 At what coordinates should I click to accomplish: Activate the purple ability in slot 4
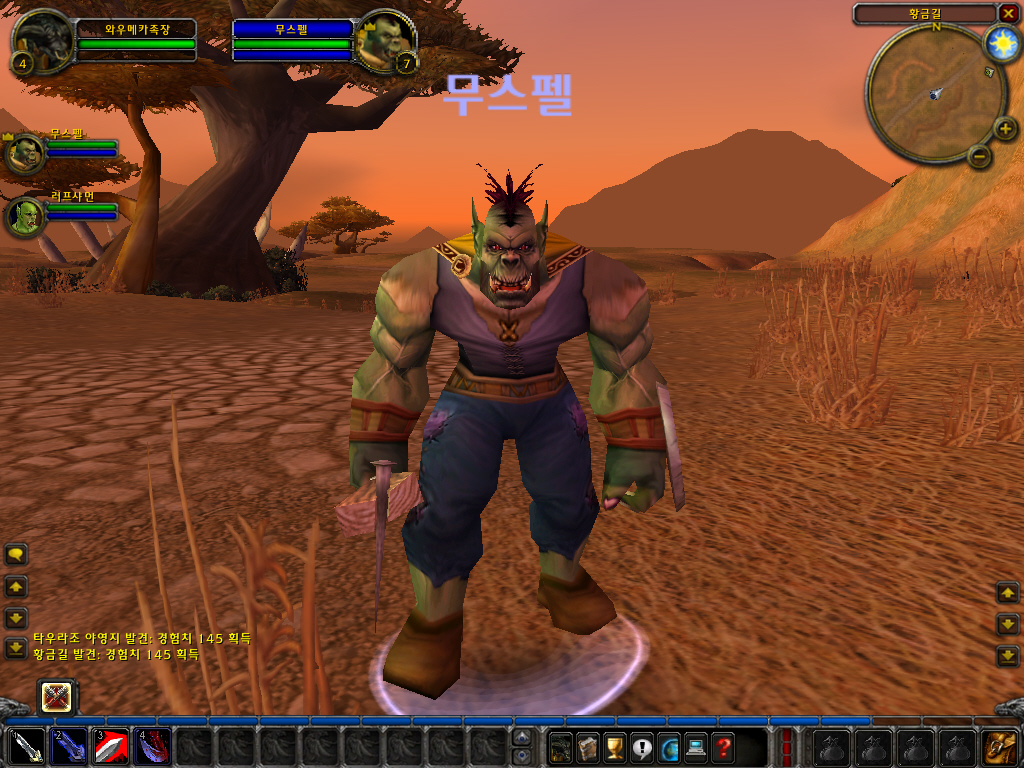153,747
